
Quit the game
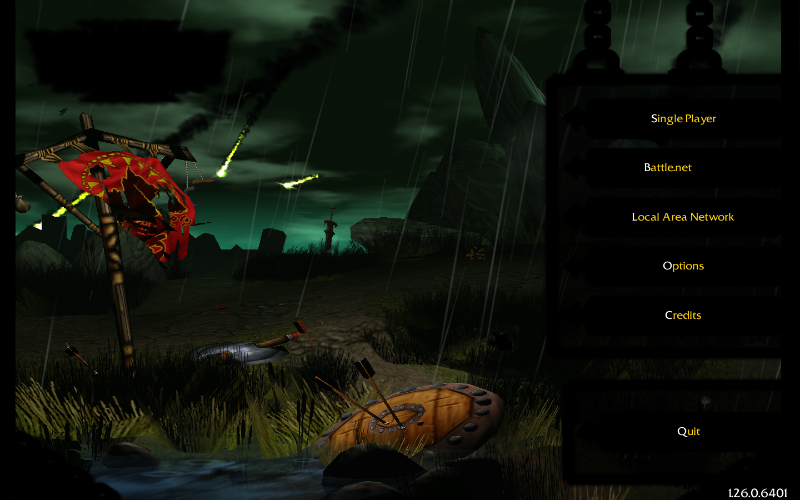click(688, 431)
